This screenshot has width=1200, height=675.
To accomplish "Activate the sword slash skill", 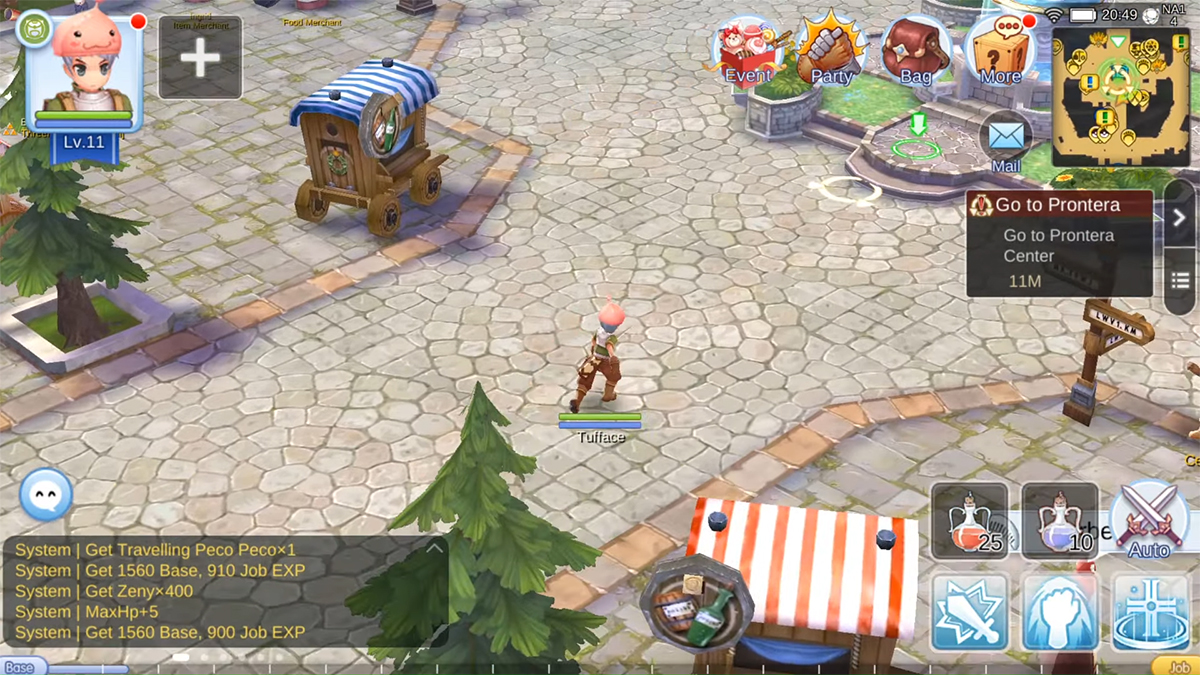I will [969, 611].
